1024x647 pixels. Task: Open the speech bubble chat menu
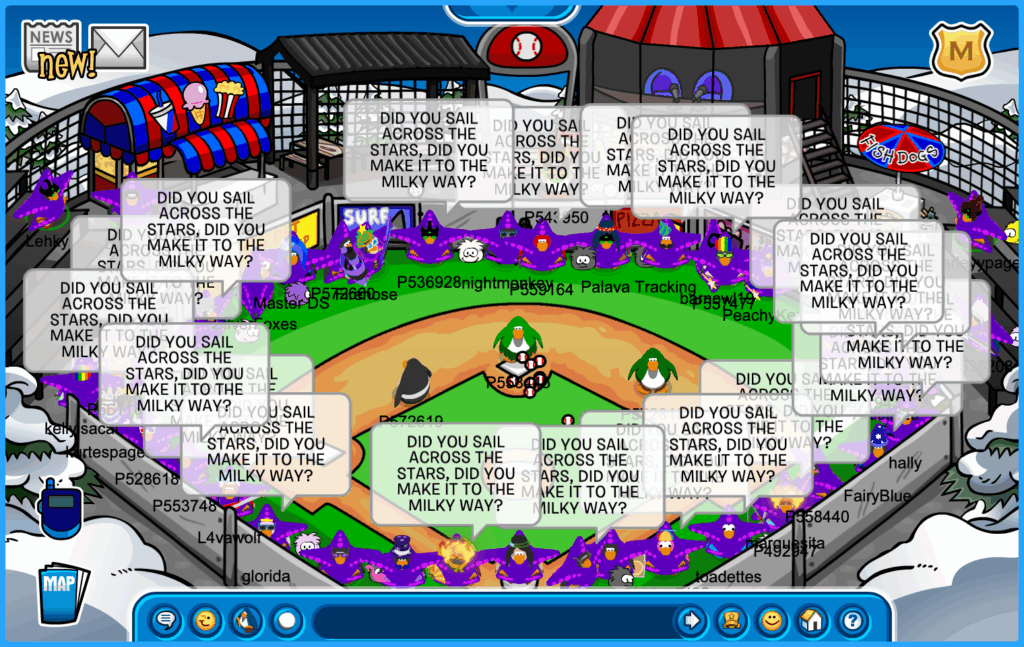click(x=167, y=621)
